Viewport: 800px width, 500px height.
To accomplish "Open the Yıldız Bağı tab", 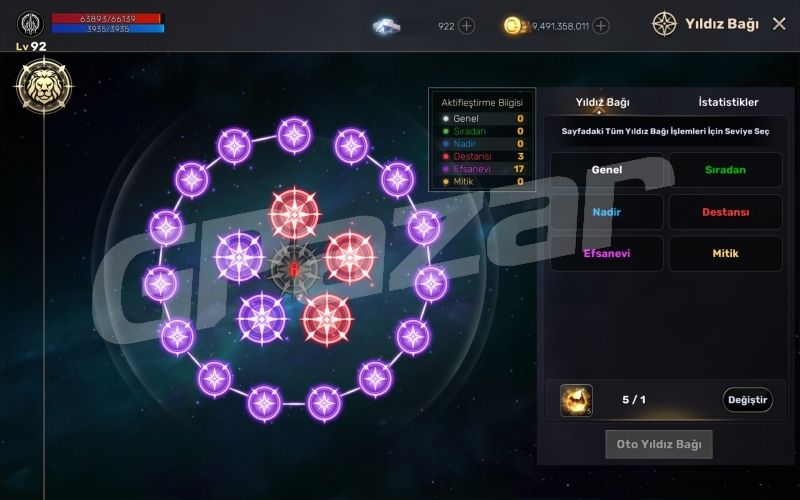I will pos(602,102).
